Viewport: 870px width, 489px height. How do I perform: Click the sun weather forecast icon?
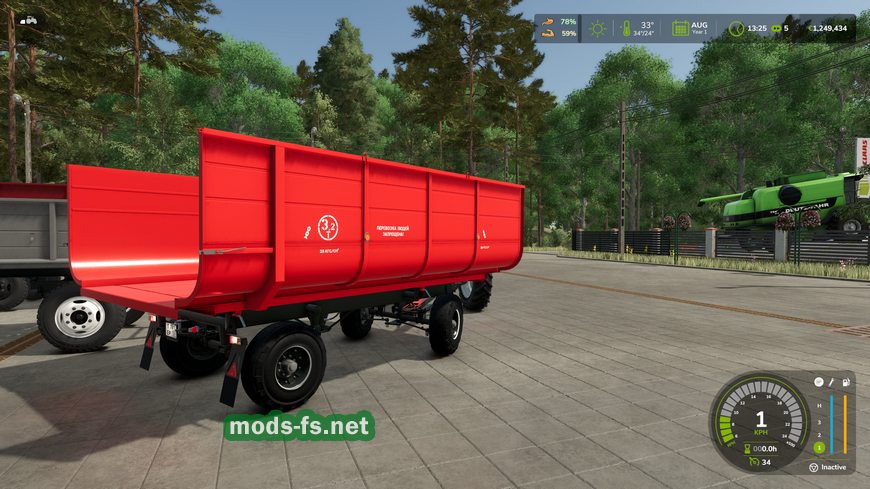coord(598,28)
